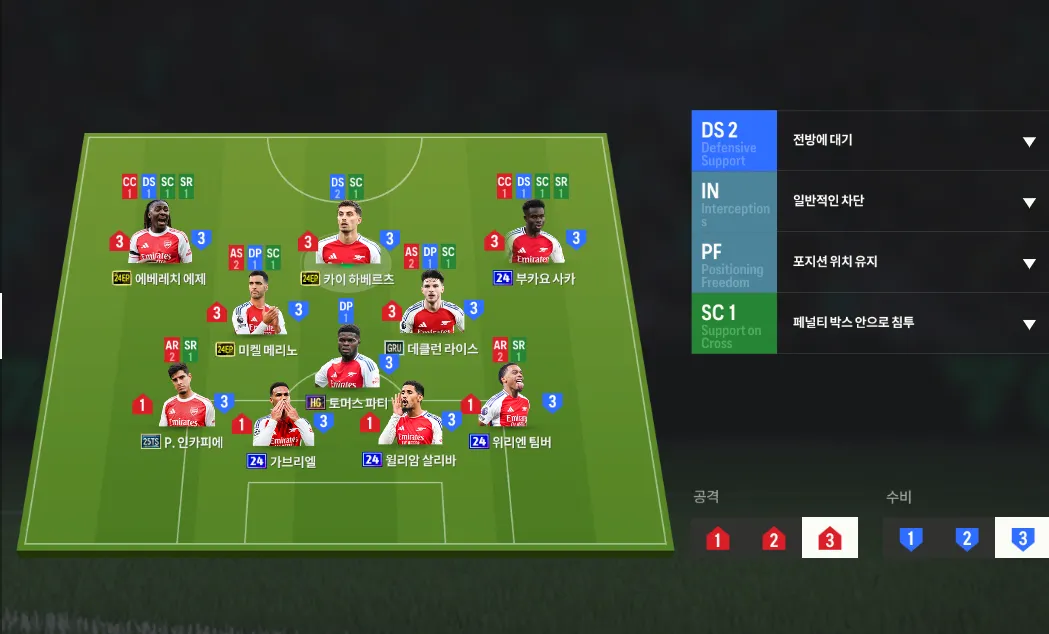The image size is (1049, 634).
Task: Select centre back 윌리암 살리바
Action: pos(412,420)
